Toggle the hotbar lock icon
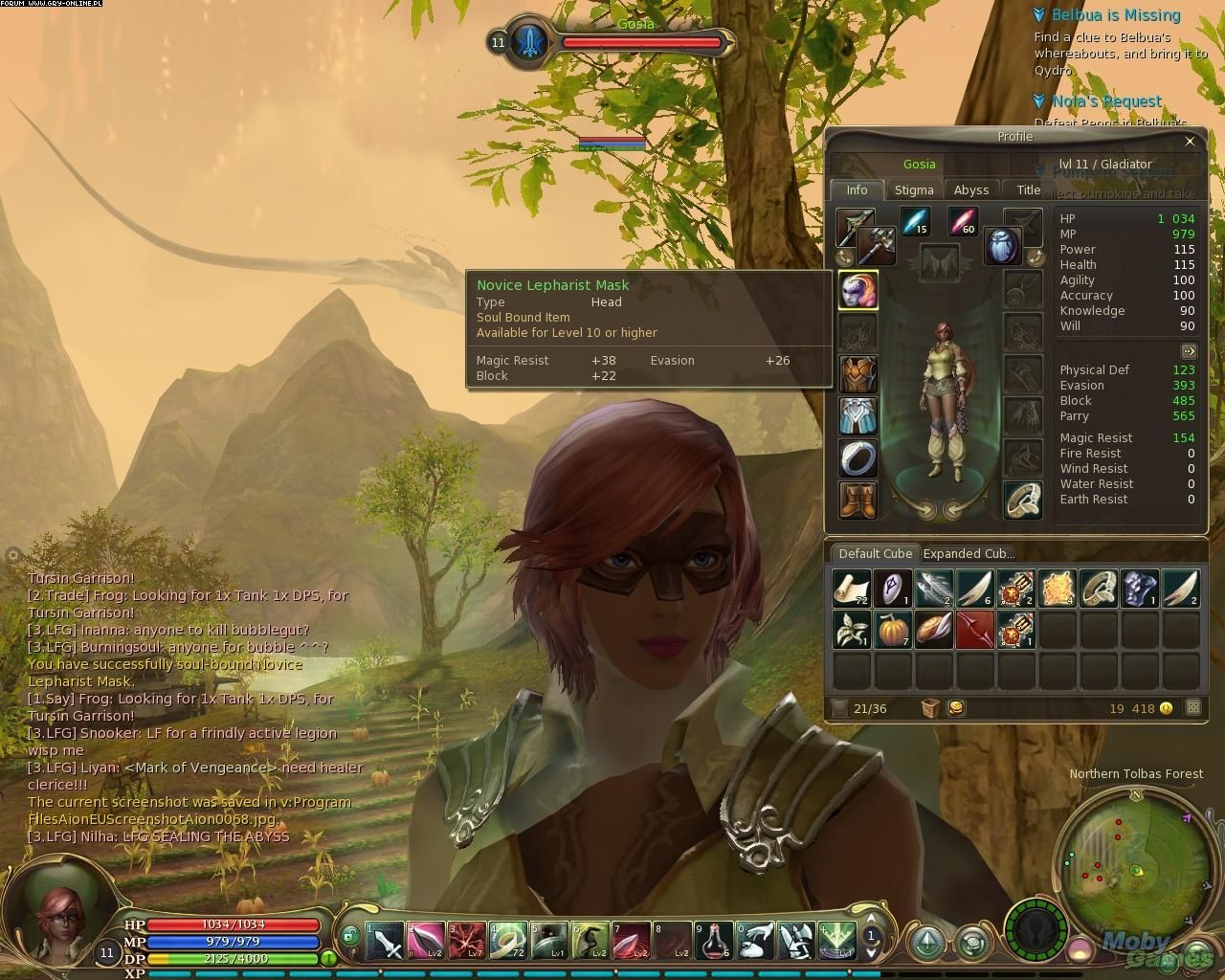Image resolution: width=1225 pixels, height=980 pixels. tap(350, 936)
